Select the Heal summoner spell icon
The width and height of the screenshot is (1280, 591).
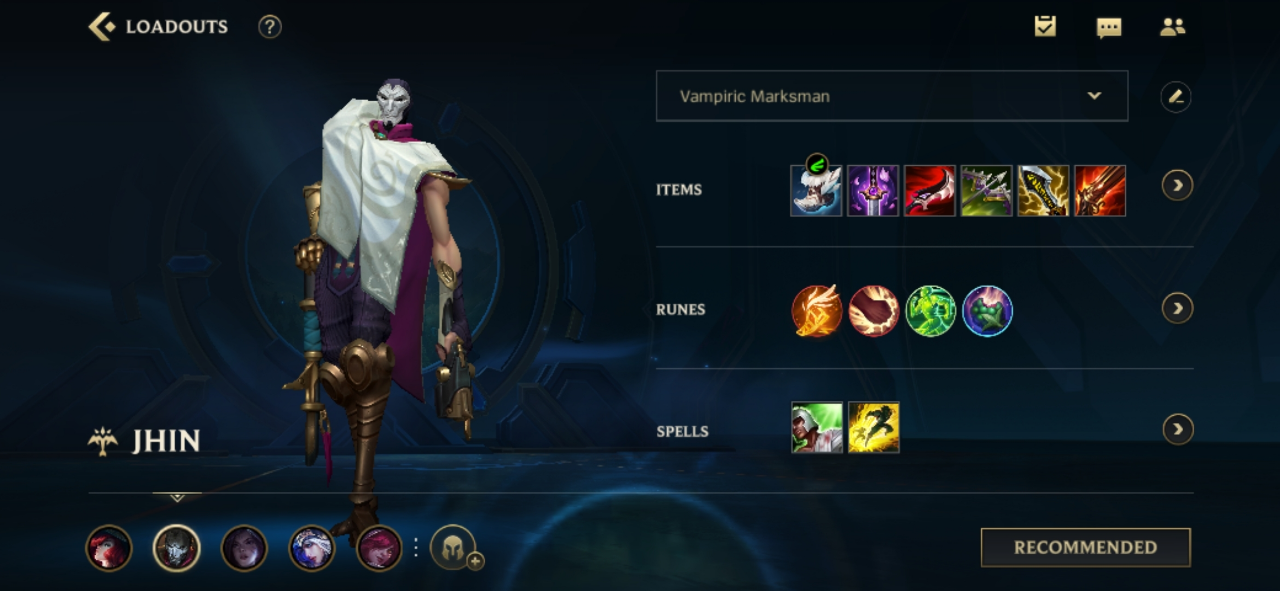coord(816,428)
